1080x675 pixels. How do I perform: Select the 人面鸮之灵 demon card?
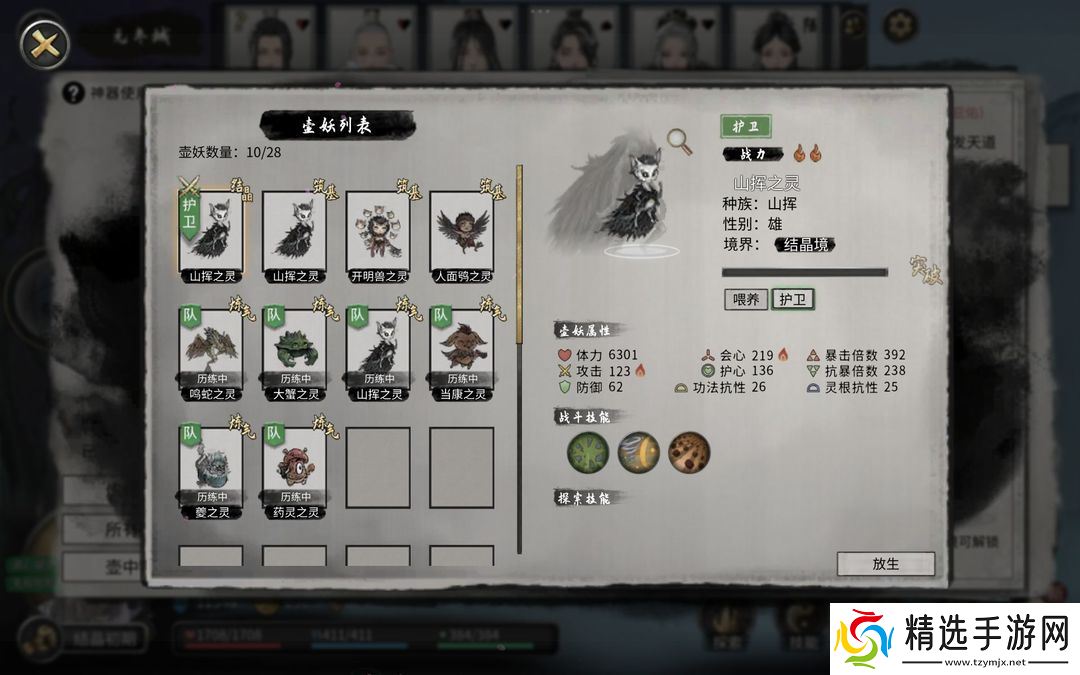point(462,230)
